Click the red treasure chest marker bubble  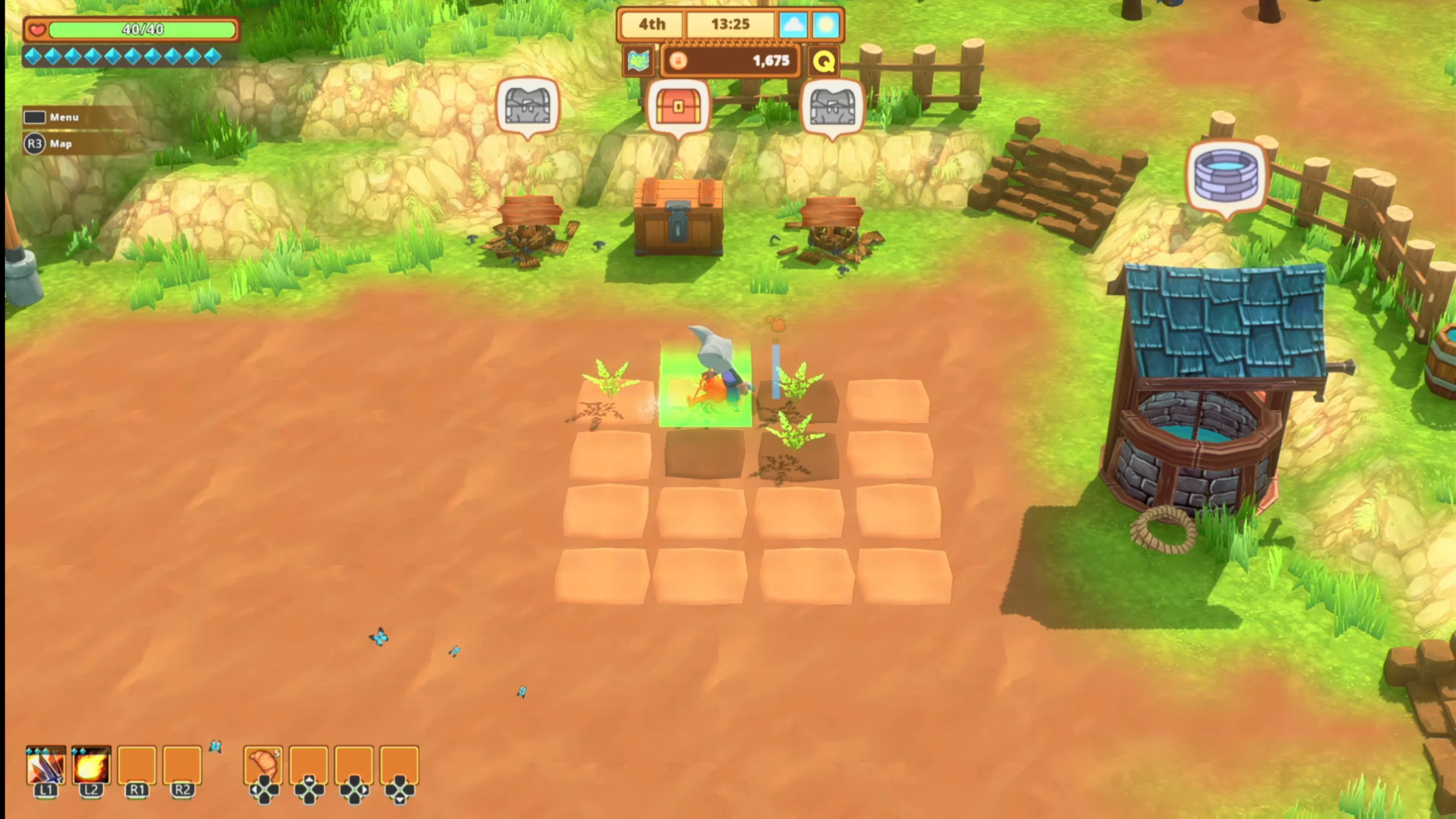click(x=678, y=106)
